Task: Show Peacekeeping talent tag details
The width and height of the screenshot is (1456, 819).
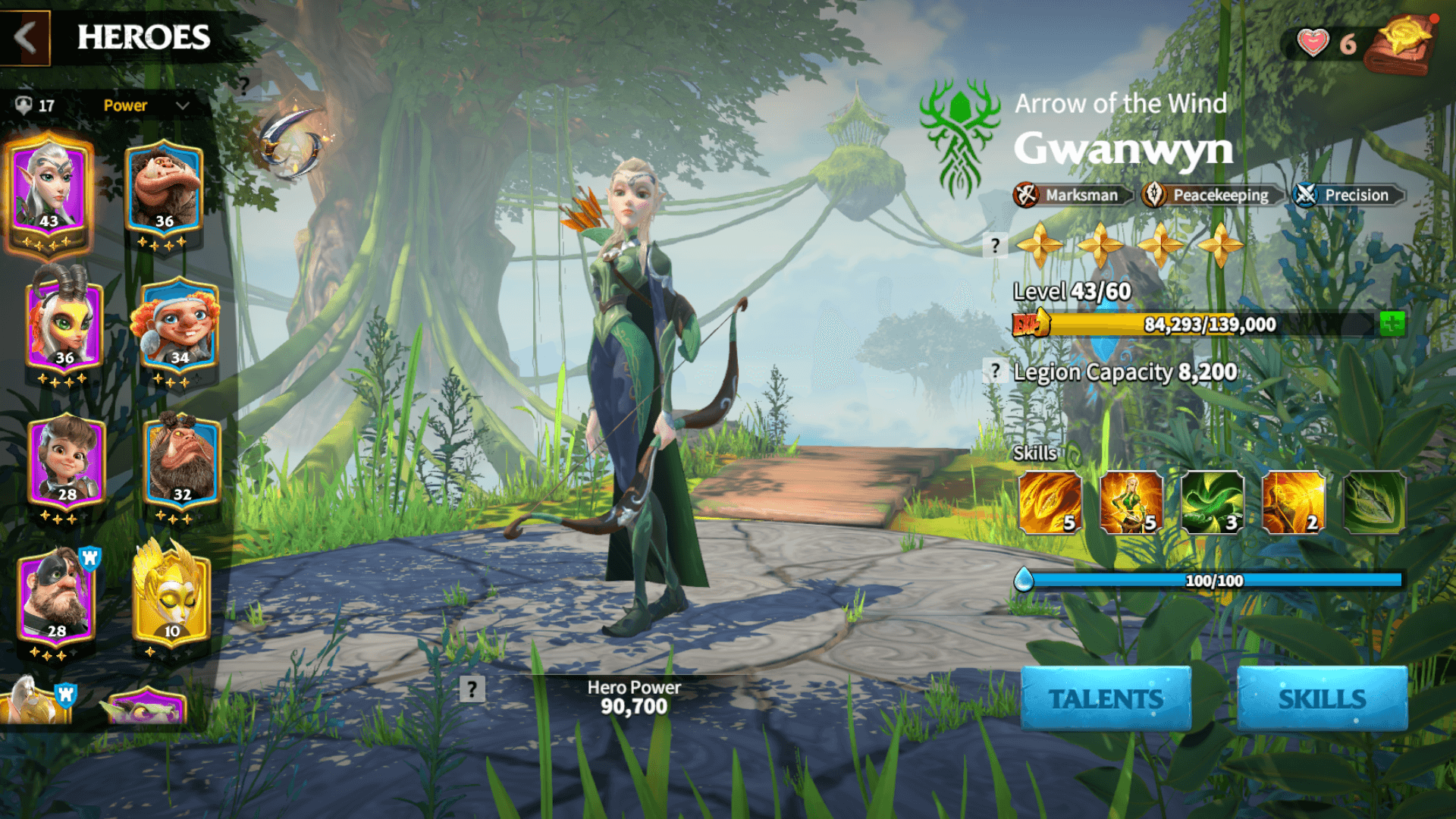Action: [x=1210, y=195]
